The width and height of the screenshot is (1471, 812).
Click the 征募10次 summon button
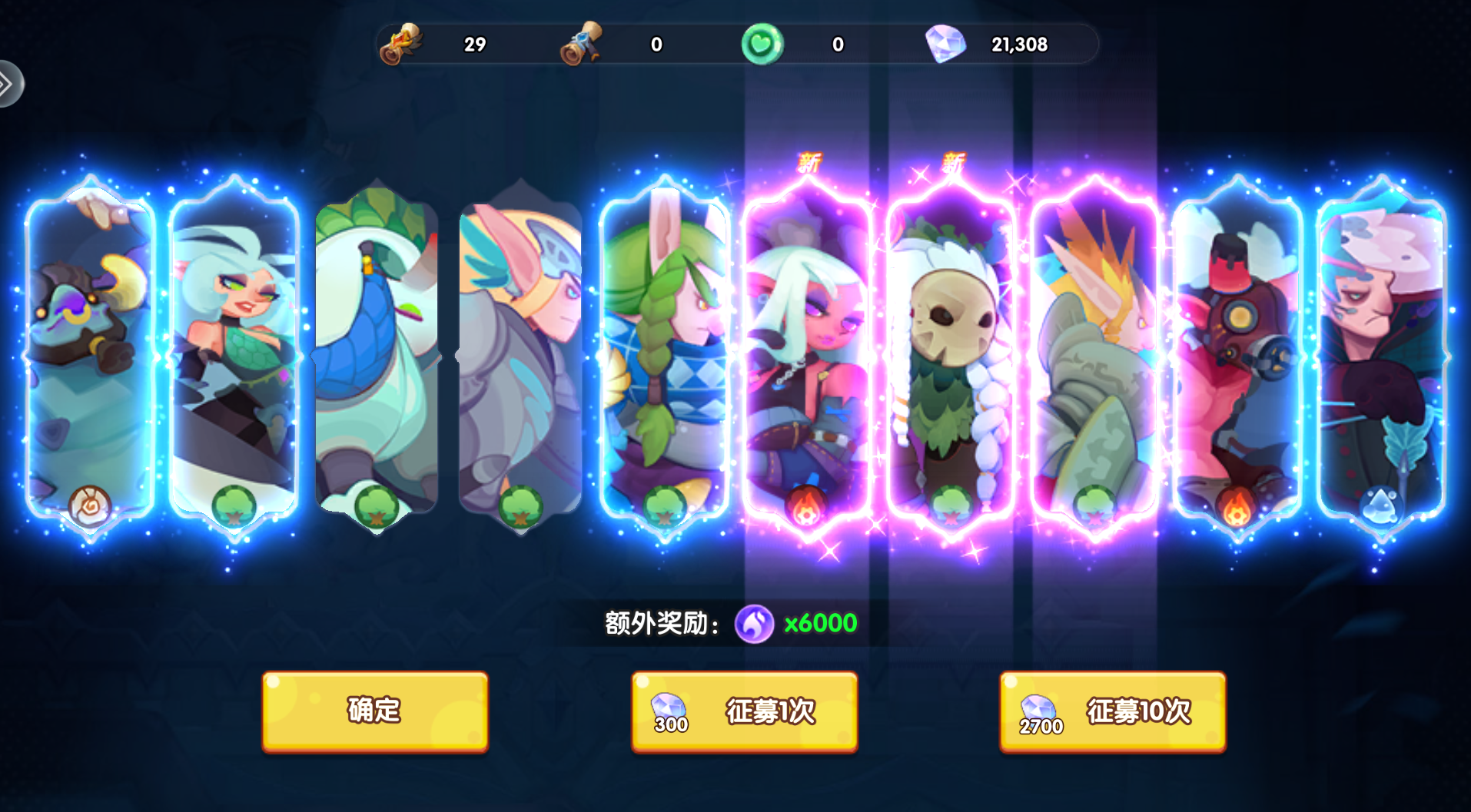(1112, 713)
